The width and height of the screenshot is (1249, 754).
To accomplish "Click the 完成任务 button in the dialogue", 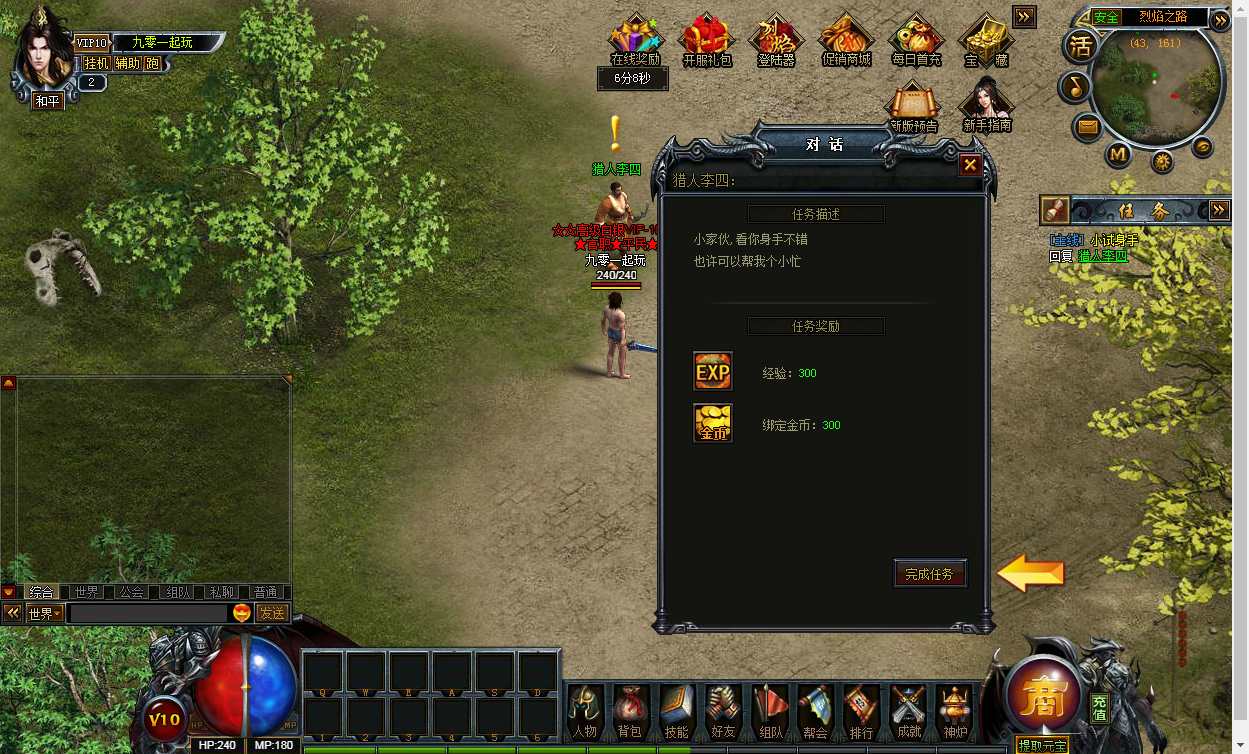I will click(x=929, y=574).
